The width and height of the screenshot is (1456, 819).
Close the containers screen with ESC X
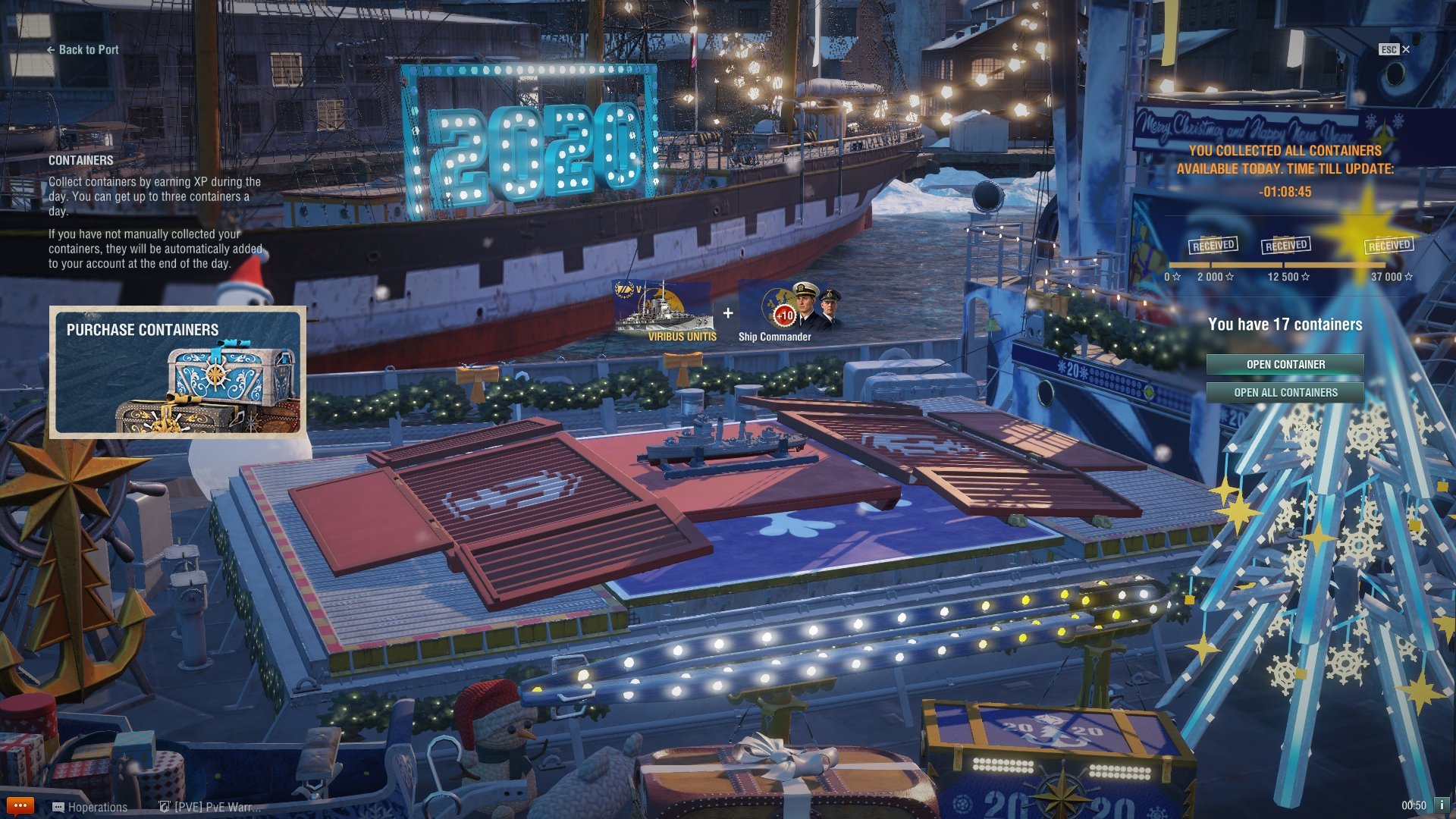(1395, 49)
